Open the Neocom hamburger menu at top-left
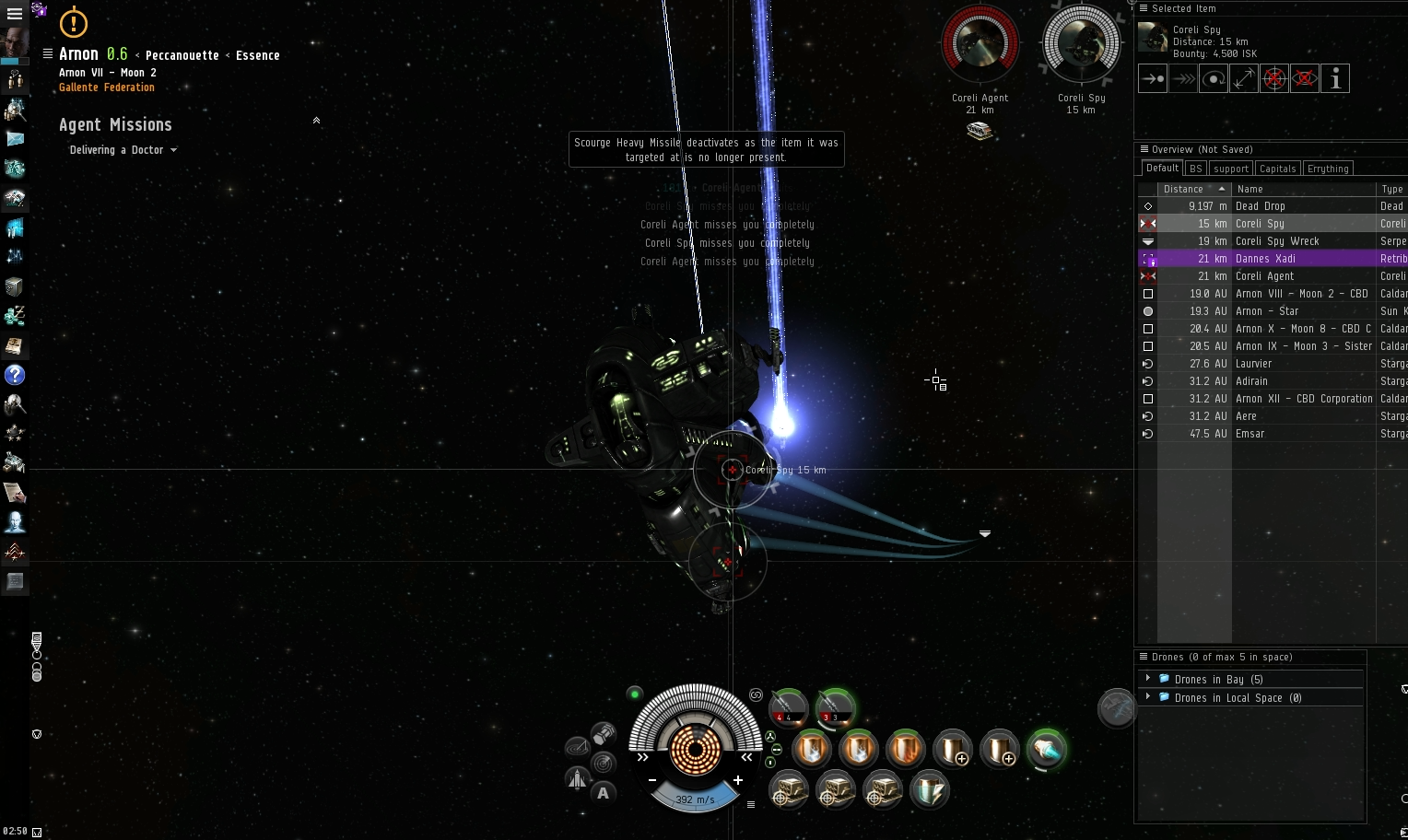This screenshot has width=1408, height=840. coord(15,14)
